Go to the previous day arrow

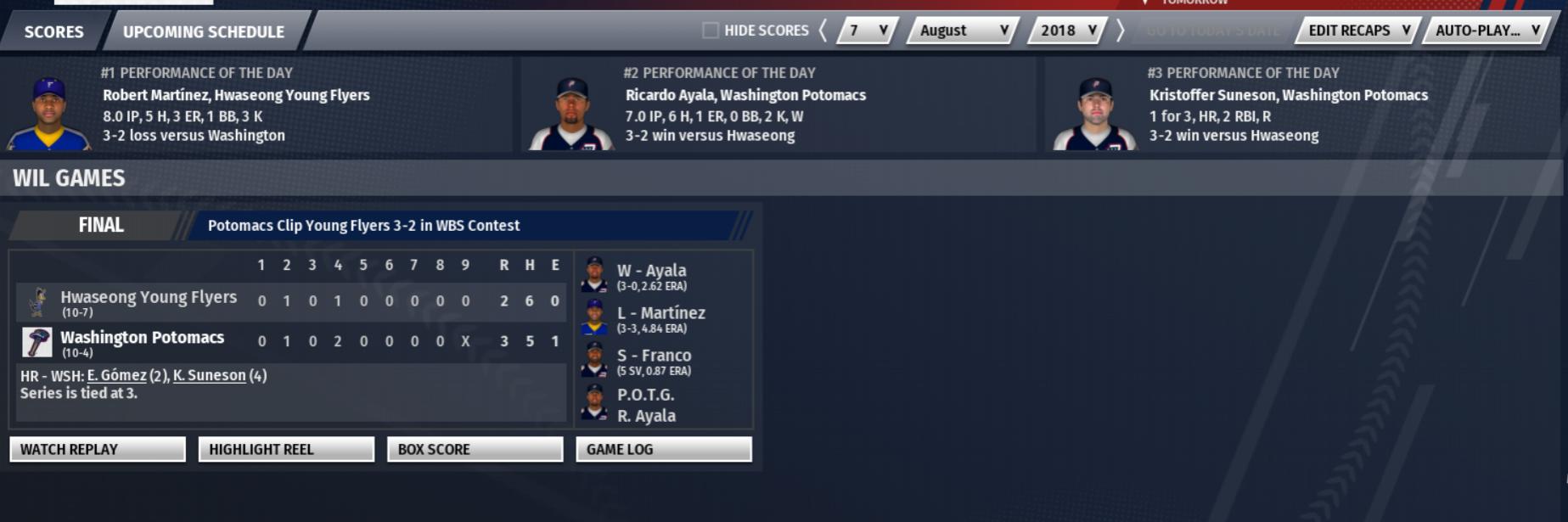[x=823, y=31]
